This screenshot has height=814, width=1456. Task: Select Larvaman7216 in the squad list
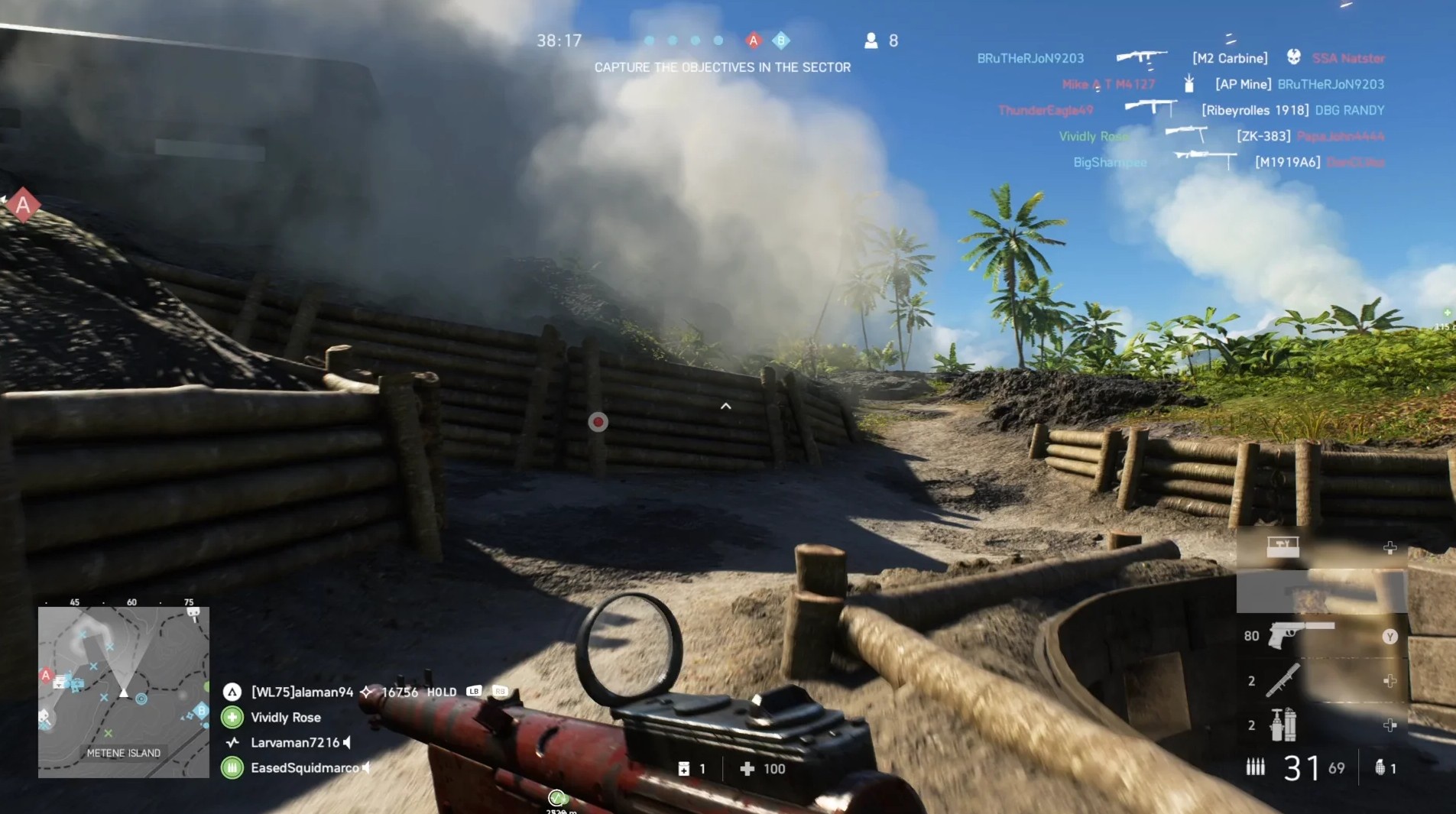[x=294, y=742]
